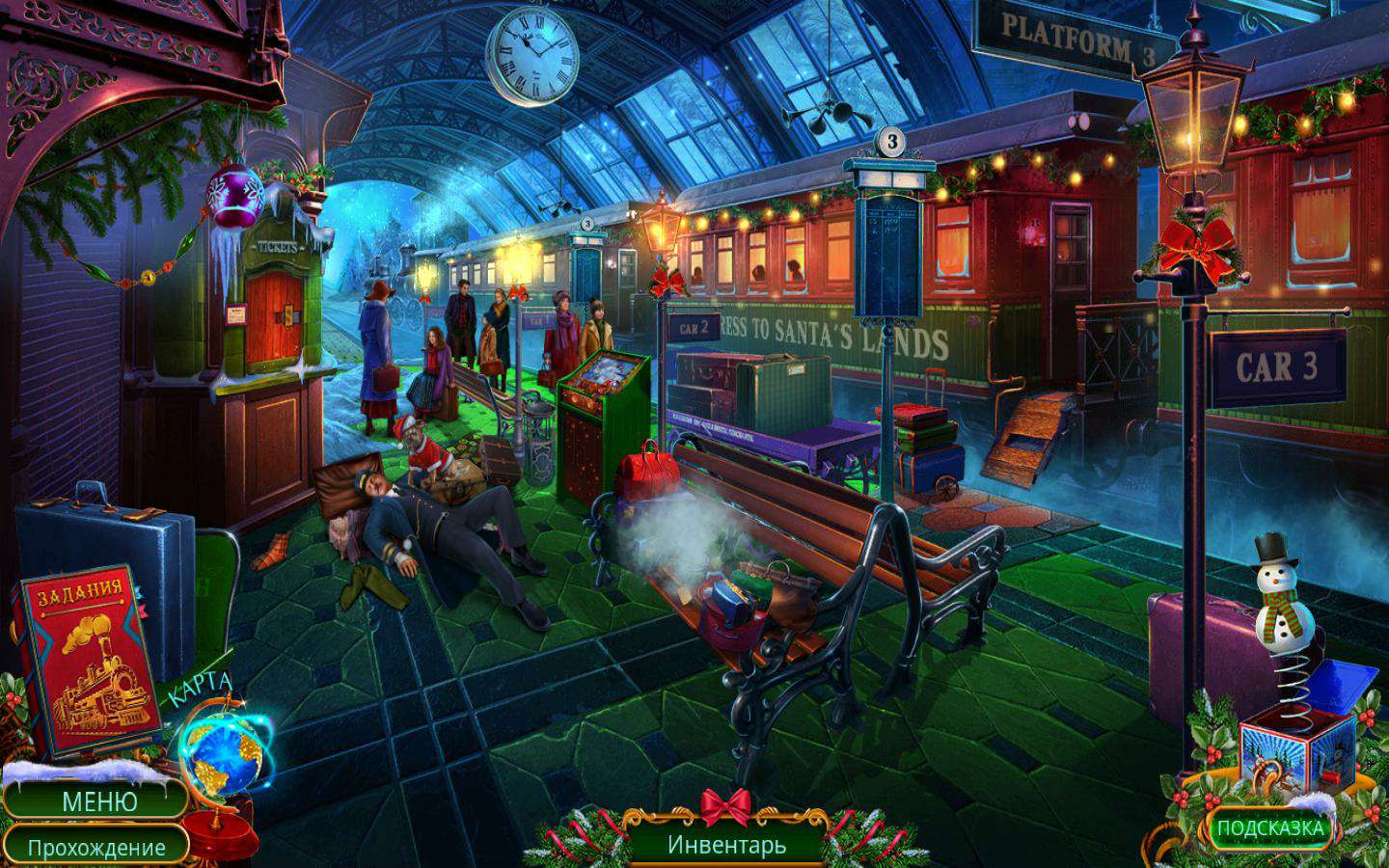Viewport: 1389px width, 868px height.
Task: Open the МЕНЮ button
Action: tap(99, 800)
